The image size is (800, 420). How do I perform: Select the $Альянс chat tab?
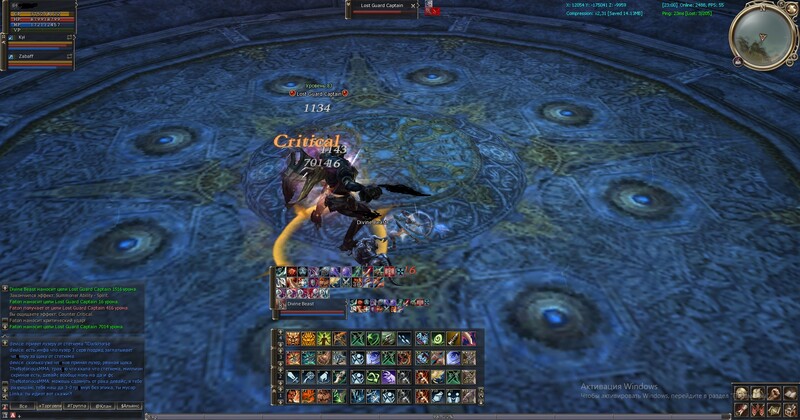[130, 407]
